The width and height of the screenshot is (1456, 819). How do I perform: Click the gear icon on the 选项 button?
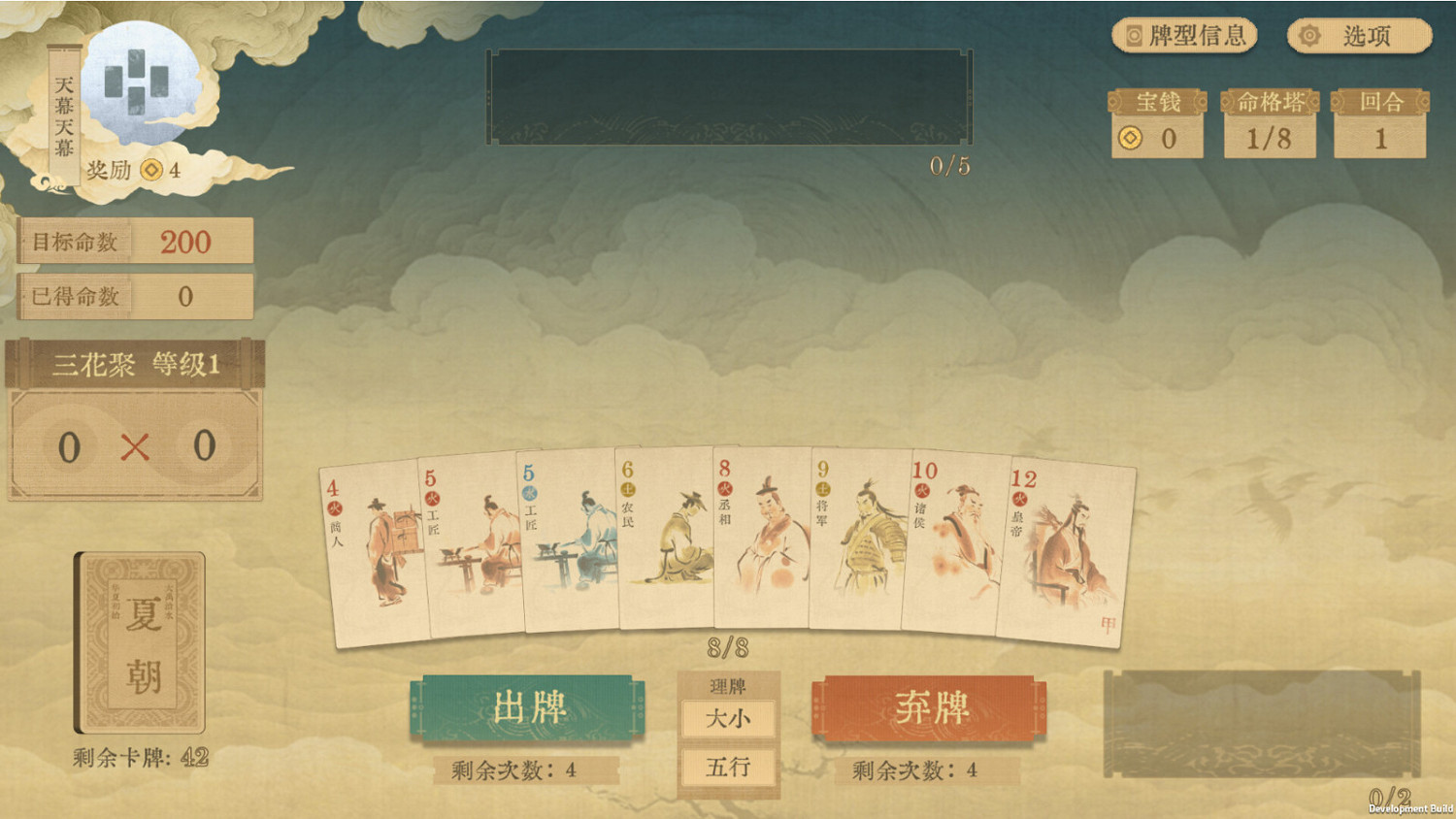1309,35
